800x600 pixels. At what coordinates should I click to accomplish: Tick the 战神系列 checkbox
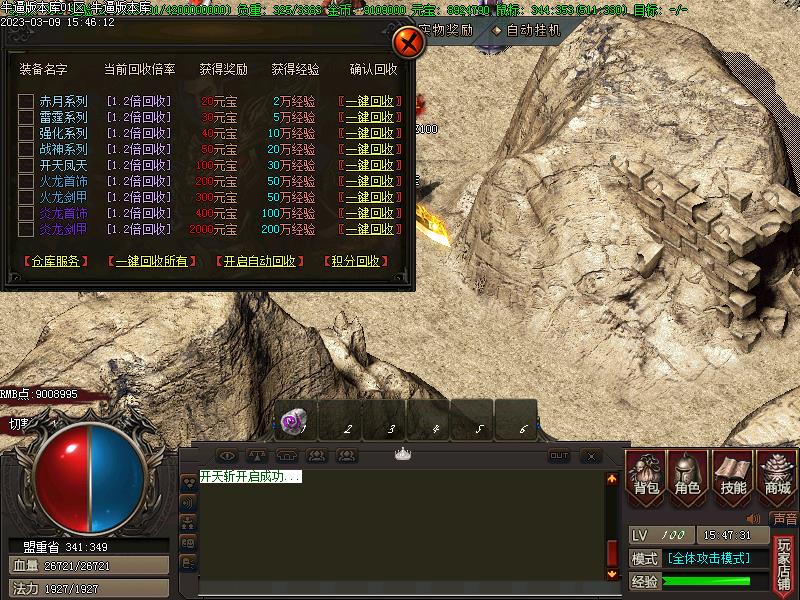click(27, 149)
